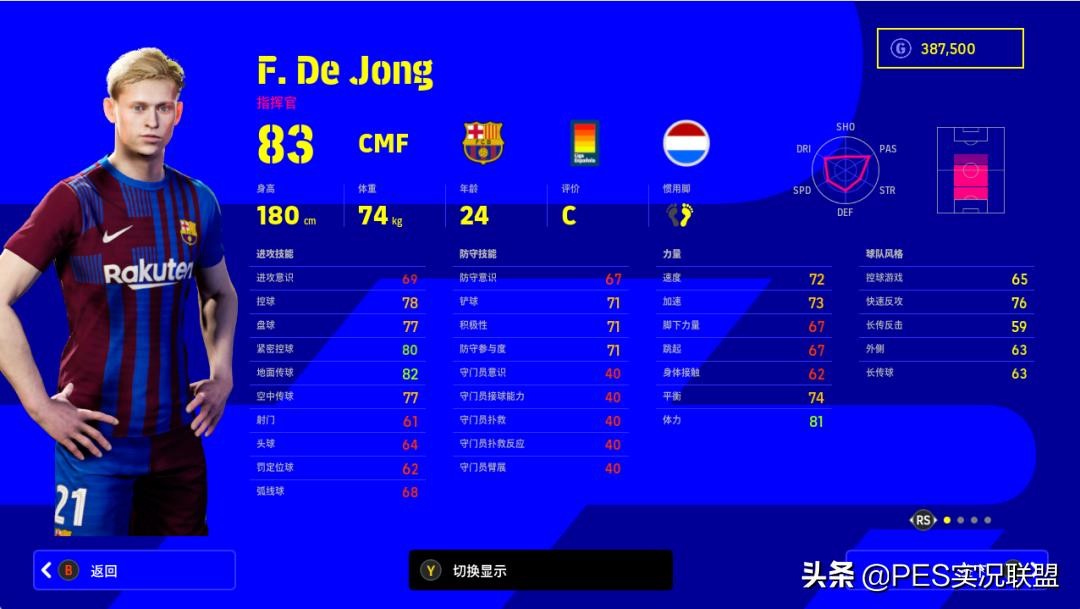This screenshot has width=1080, height=609.
Task: Click the Netherlands flag icon
Action: (686, 143)
